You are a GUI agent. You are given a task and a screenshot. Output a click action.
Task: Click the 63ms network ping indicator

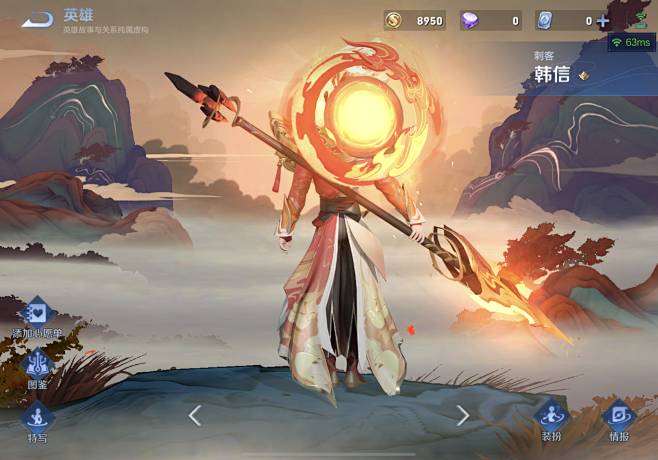(631, 43)
